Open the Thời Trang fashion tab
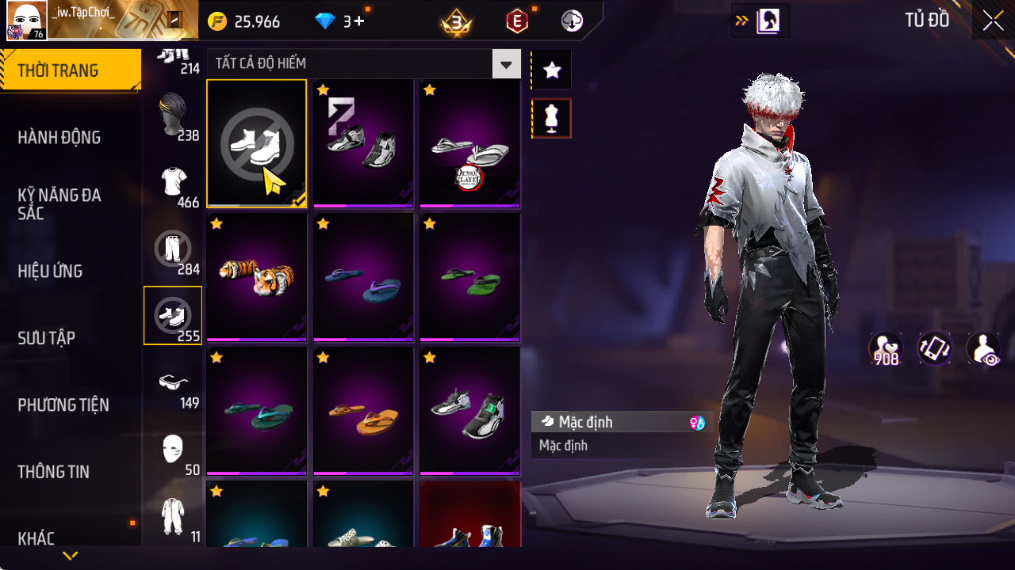The image size is (1015, 570). click(70, 70)
